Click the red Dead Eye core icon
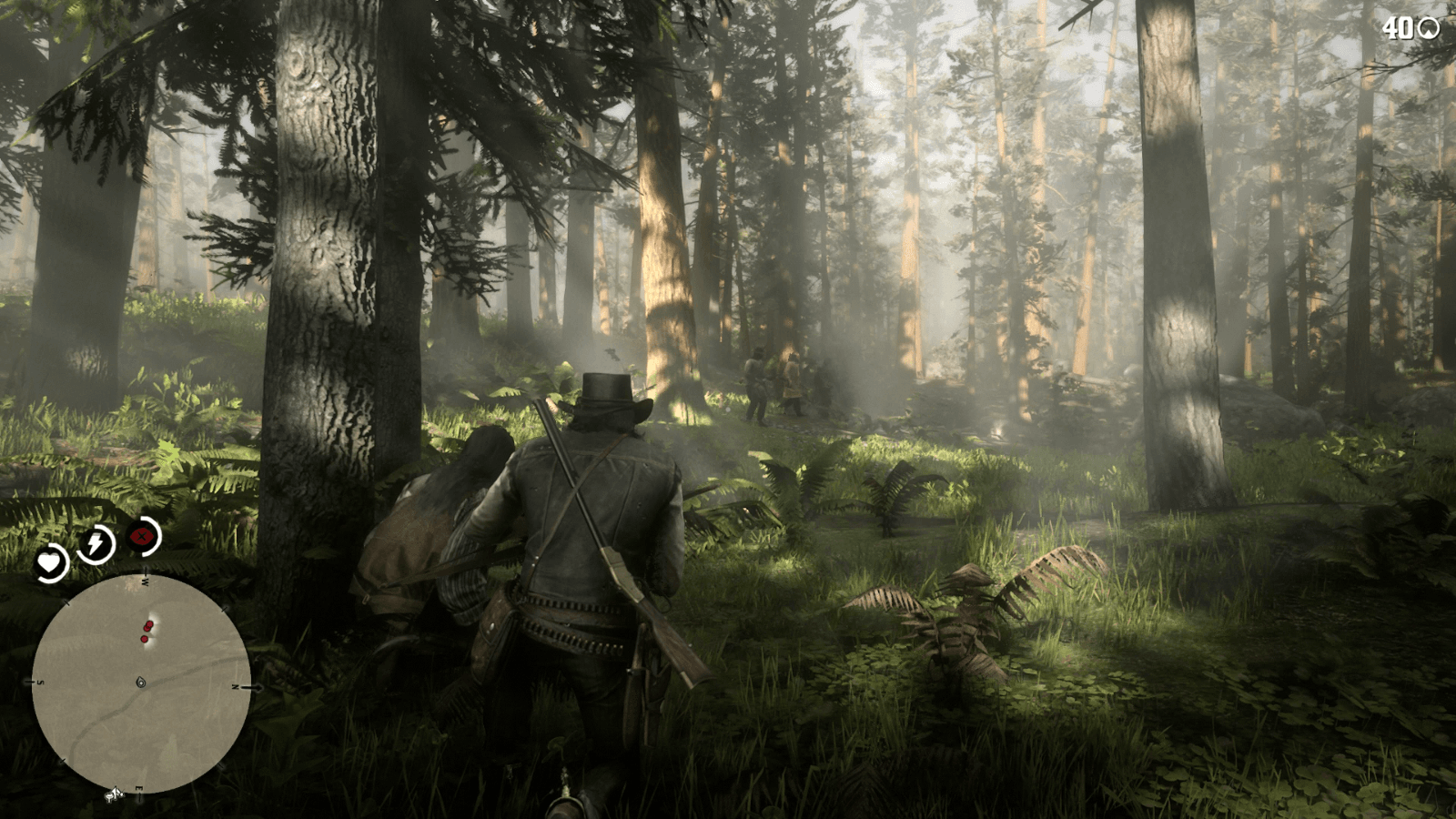This screenshot has width=1456, height=819. (x=141, y=535)
